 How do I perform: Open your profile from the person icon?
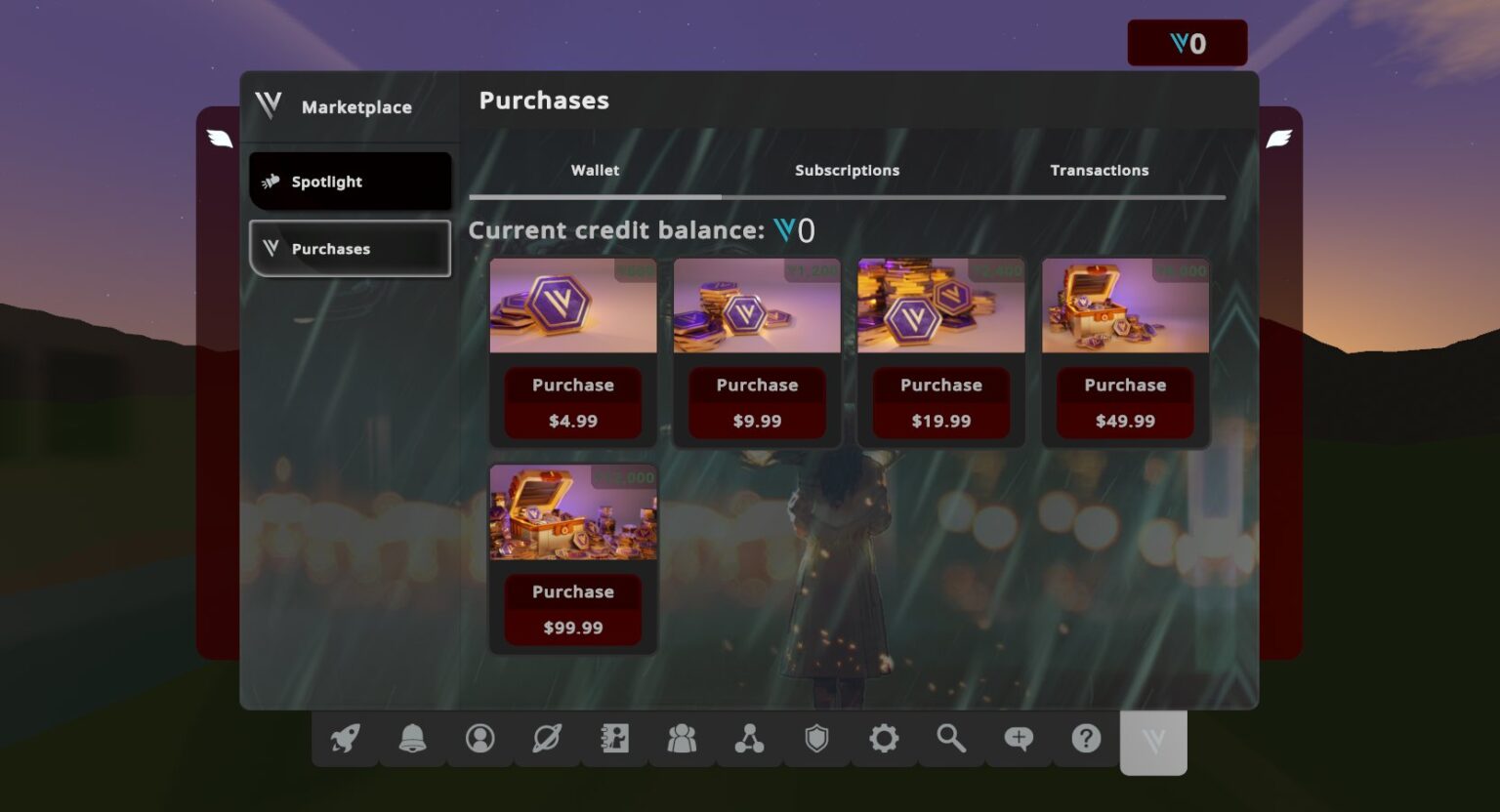pos(479,739)
